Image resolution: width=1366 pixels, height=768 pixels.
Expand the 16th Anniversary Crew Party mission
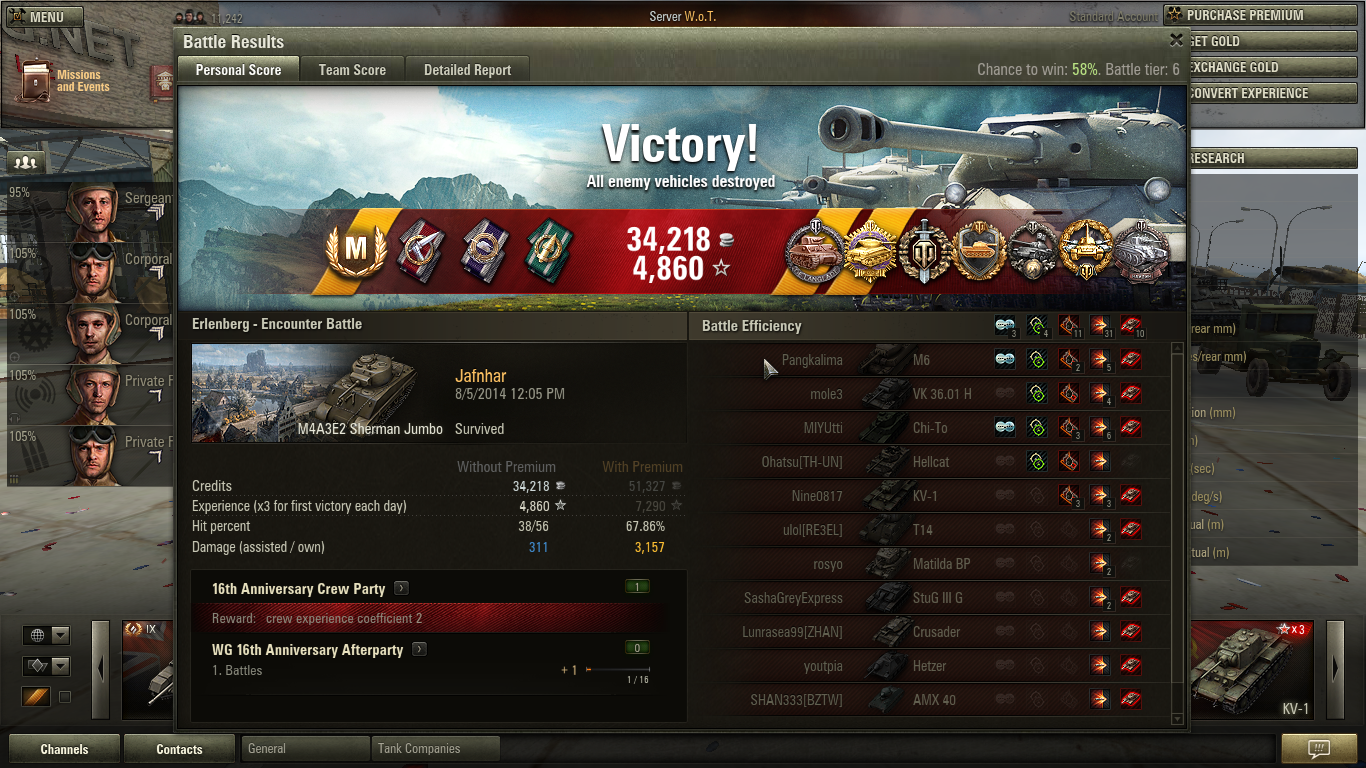pyautogui.click(x=401, y=589)
